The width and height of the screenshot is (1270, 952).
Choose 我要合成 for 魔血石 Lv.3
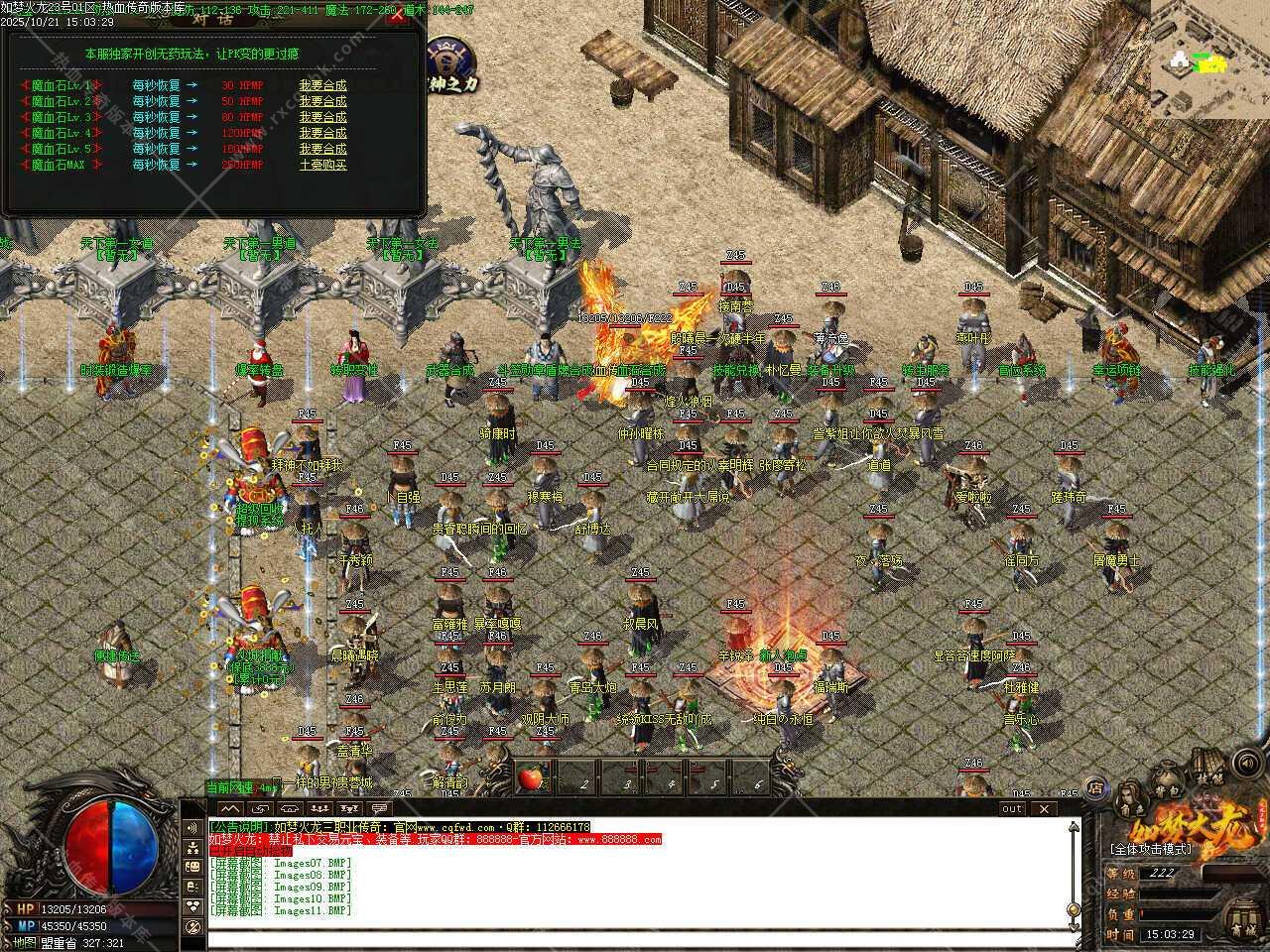(322, 117)
